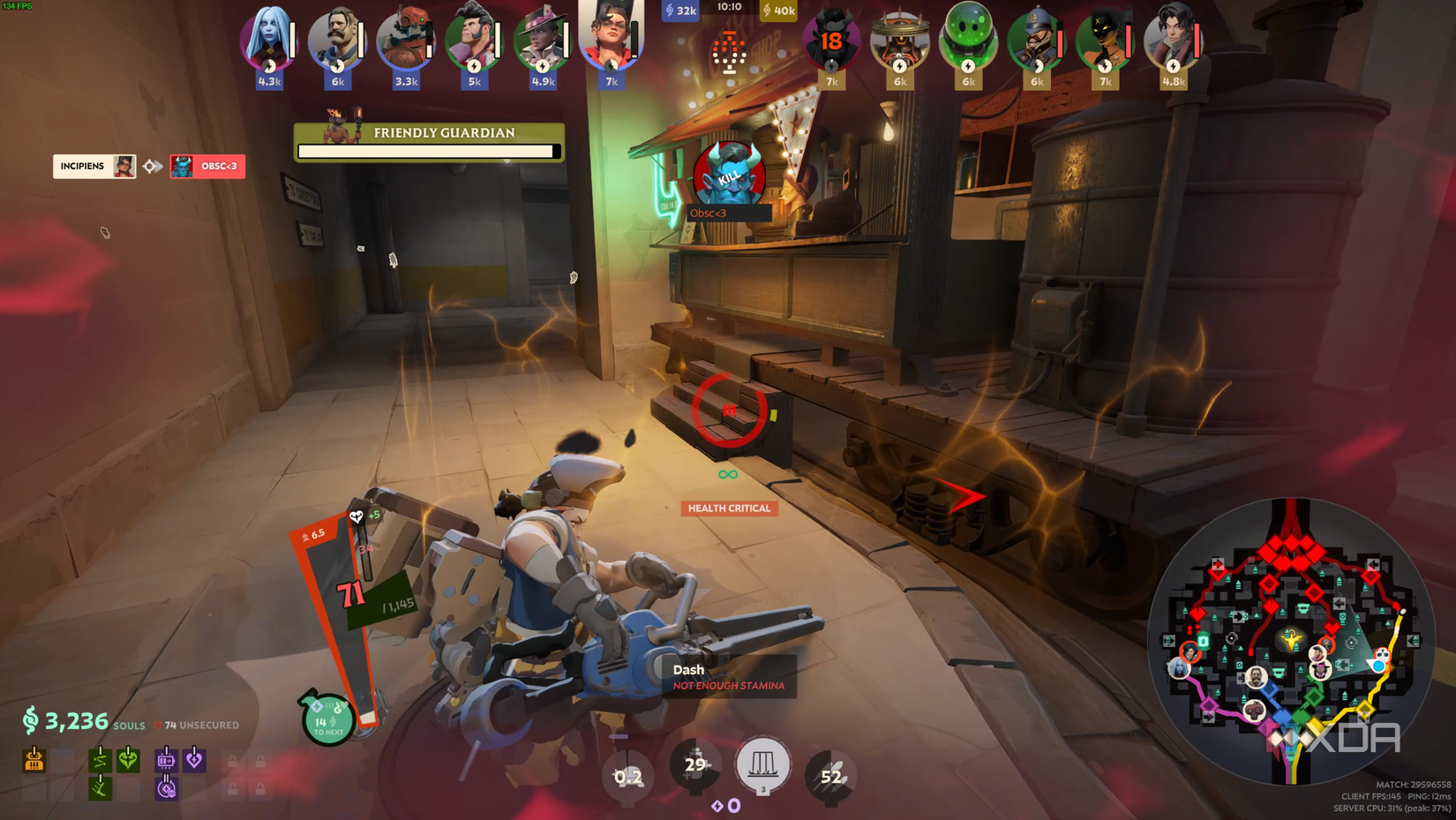
Task: Select the teammate portrait showing 7k souls
Action: tap(612, 40)
